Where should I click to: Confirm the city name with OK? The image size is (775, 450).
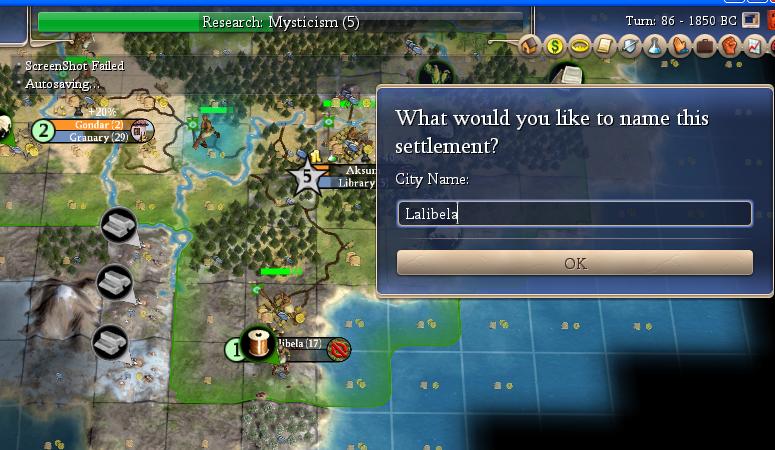click(x=574, y=263)
